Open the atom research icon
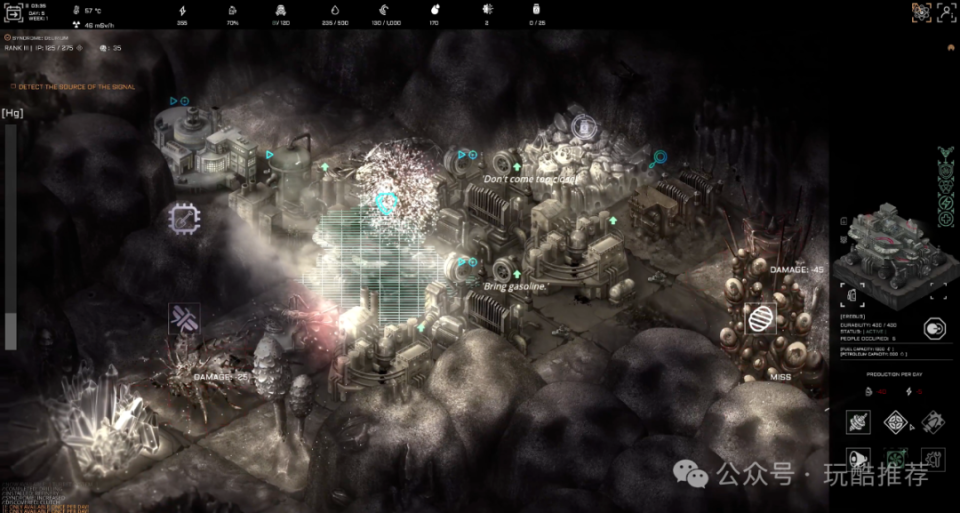Viewport: 960px width, 513px height. 921,12
